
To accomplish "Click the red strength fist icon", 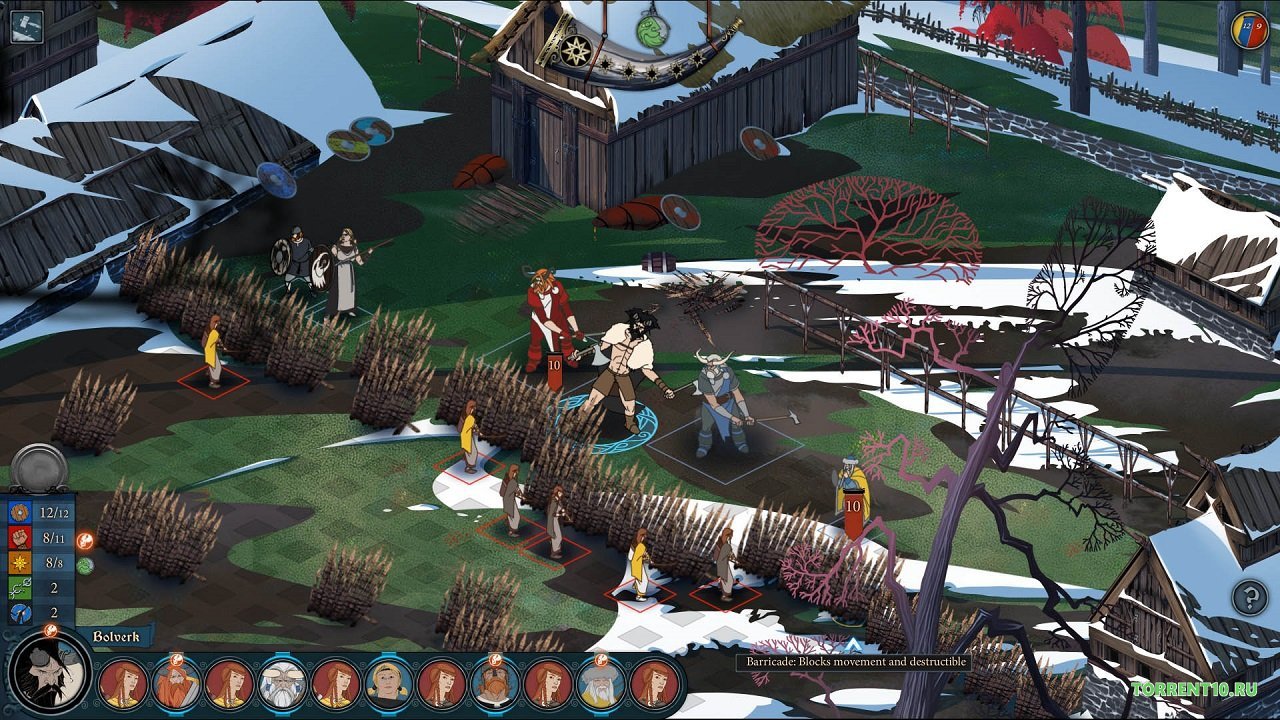I will coord(20,539).
